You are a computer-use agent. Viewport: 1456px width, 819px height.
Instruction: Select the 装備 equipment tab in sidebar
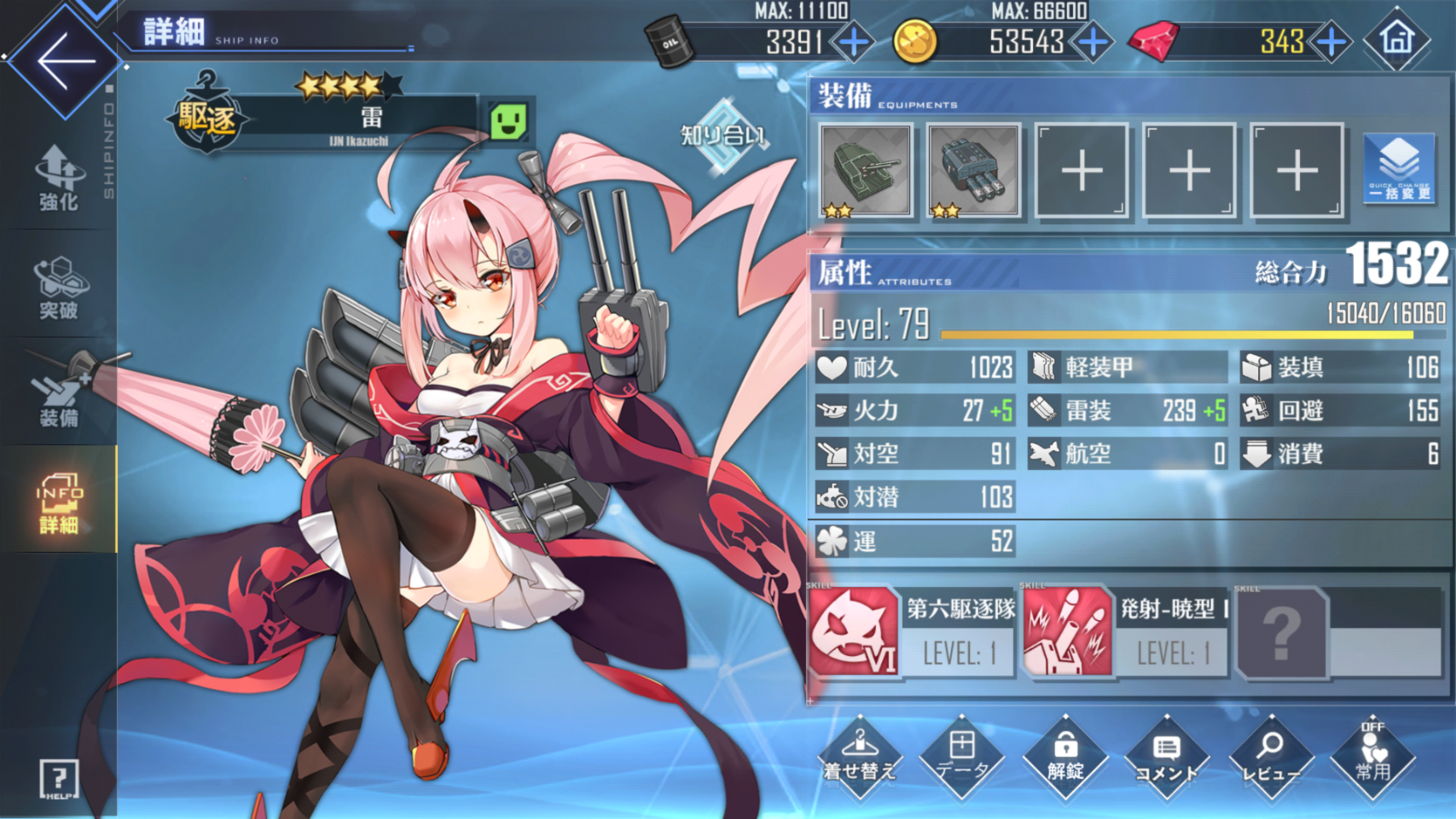pyautogui.click(x=58, y=395)
